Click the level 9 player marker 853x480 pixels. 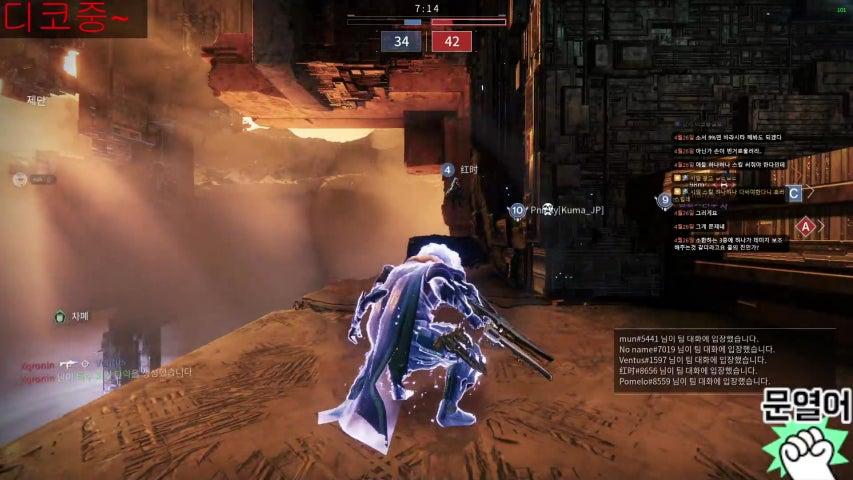click(x=665, y=200)
